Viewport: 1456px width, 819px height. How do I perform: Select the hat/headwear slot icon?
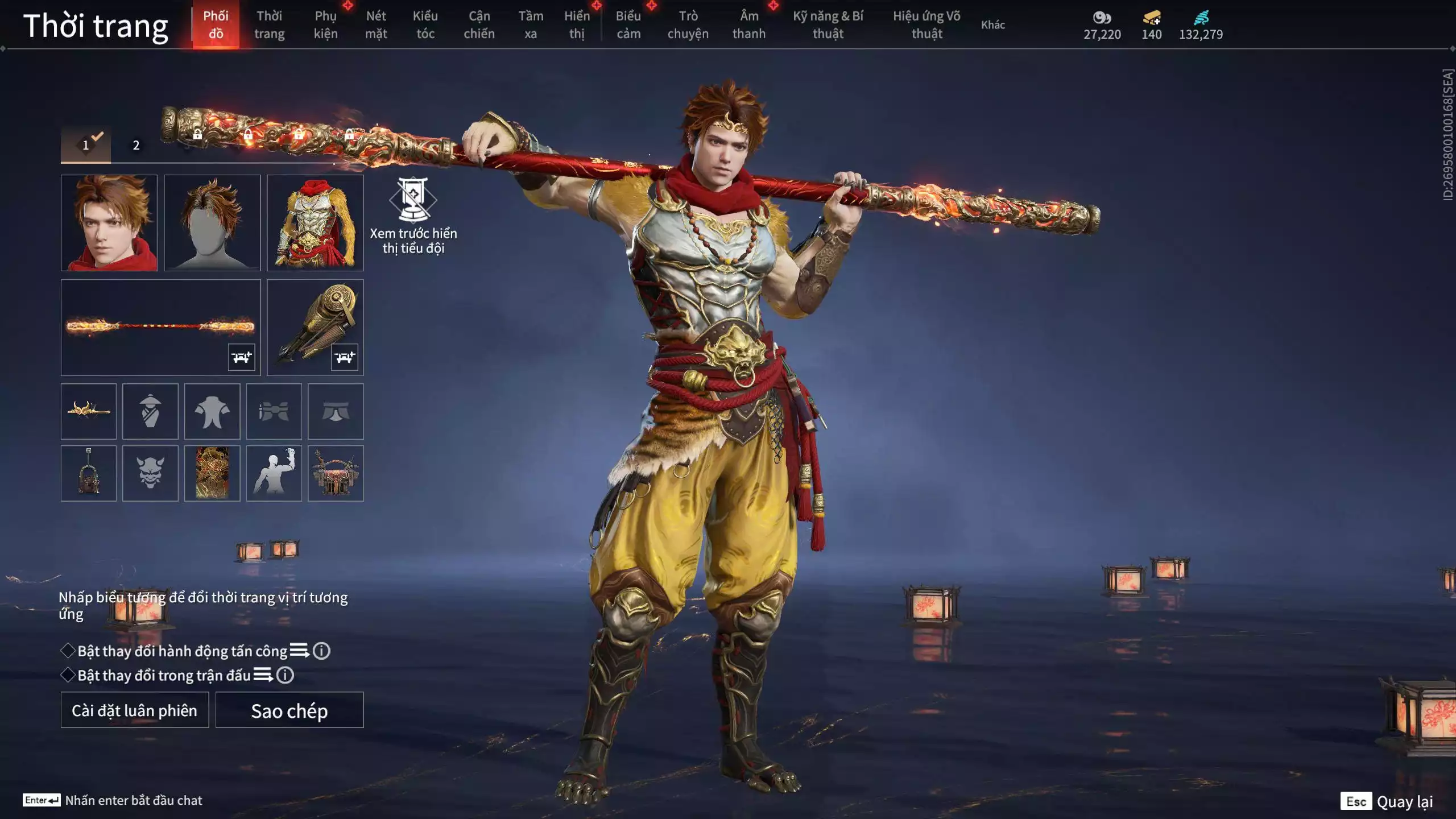tap(151, 411)
